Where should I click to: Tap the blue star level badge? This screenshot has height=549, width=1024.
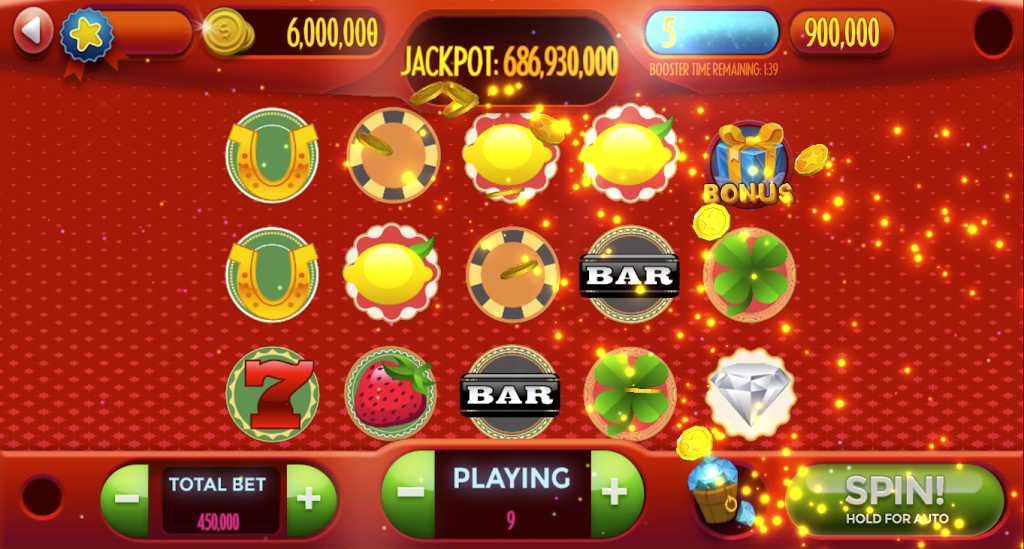coord(87,33)
